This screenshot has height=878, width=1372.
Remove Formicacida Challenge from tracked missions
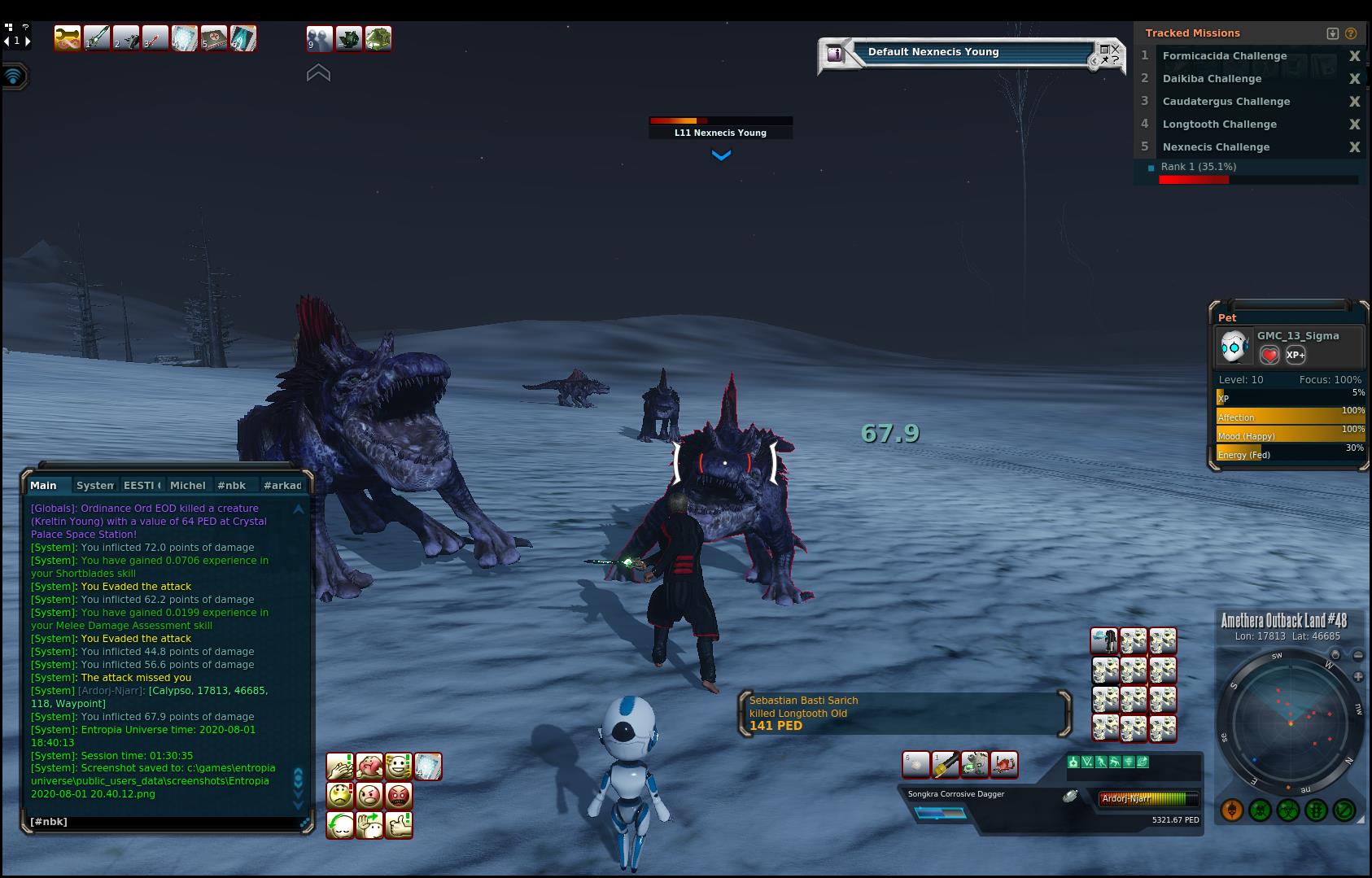pyautogui.click(x=1354, y=56)
